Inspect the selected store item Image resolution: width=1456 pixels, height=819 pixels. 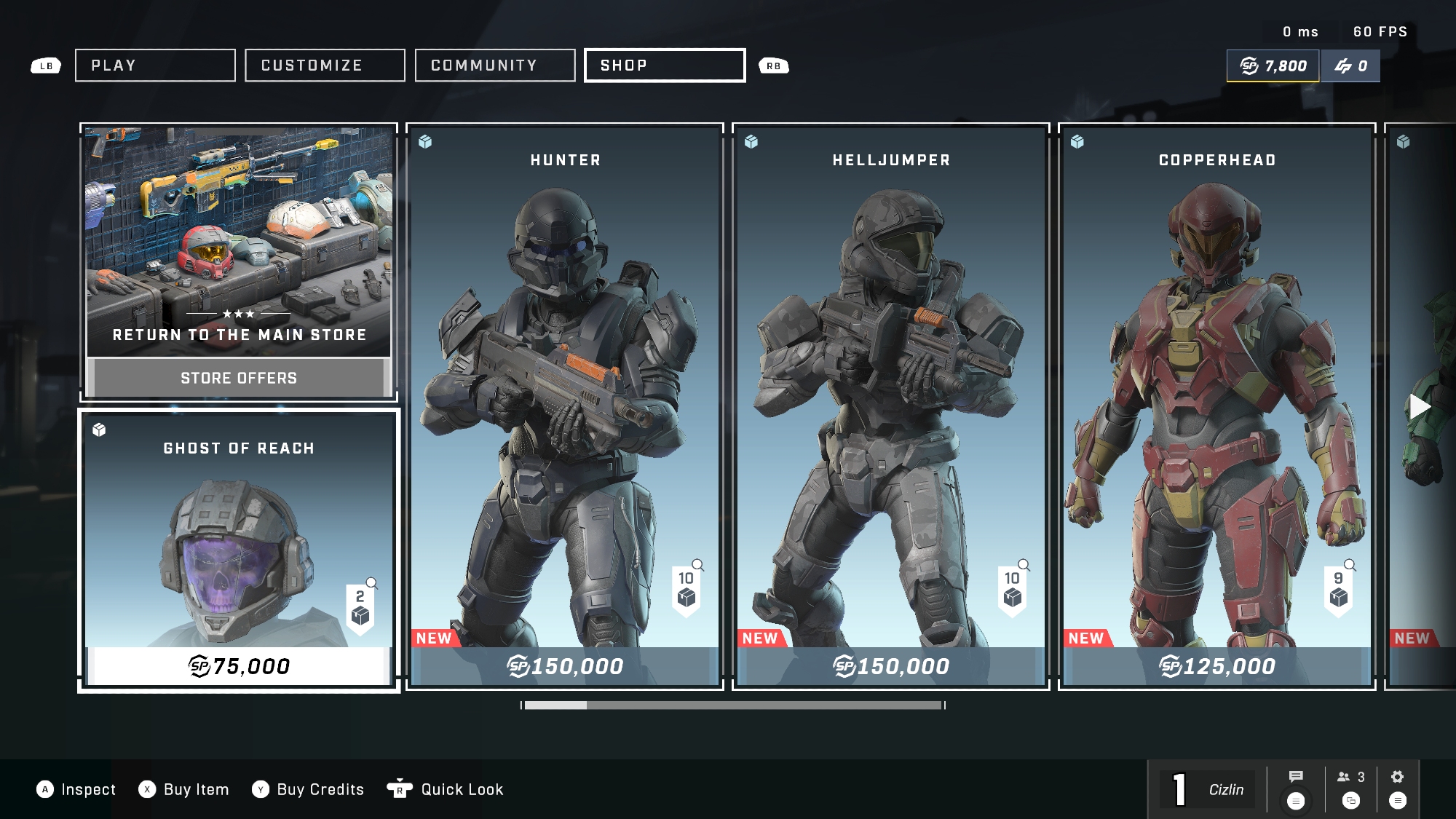[x=76, y=789]
